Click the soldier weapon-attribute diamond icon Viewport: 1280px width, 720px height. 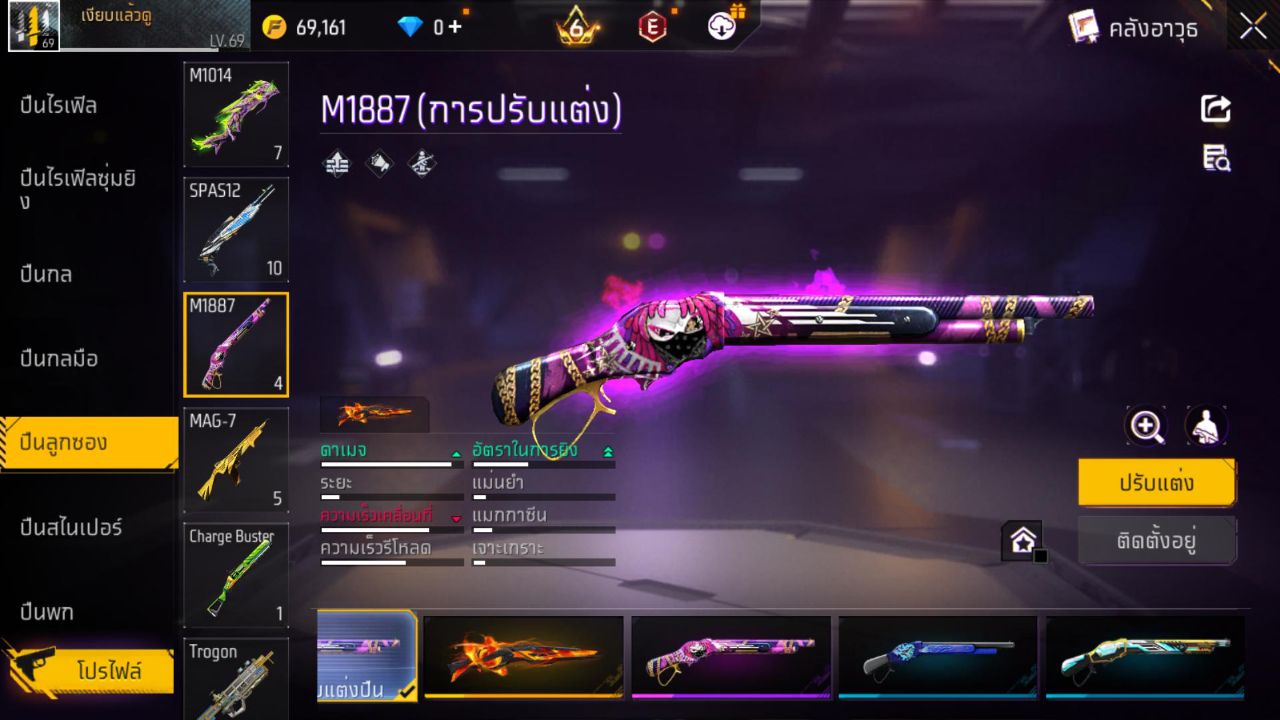click(x=420, y=163)
